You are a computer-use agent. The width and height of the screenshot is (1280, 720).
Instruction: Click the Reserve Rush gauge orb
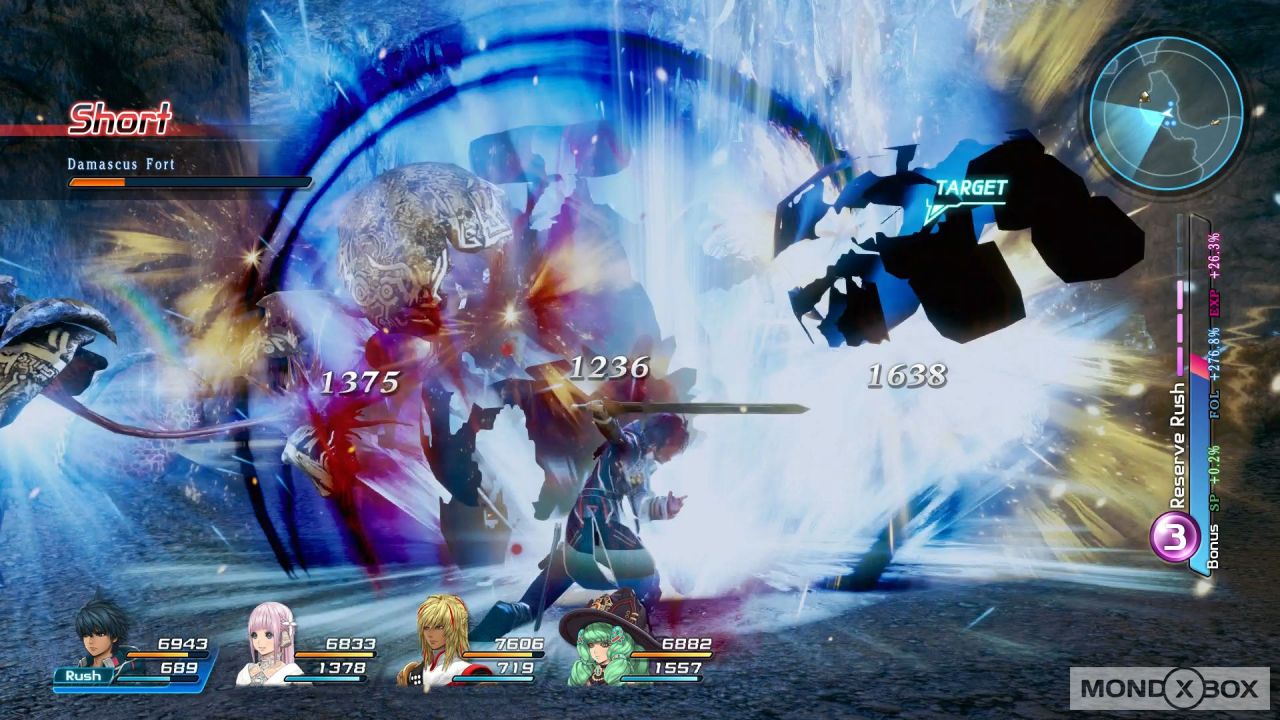(1176, 538)
